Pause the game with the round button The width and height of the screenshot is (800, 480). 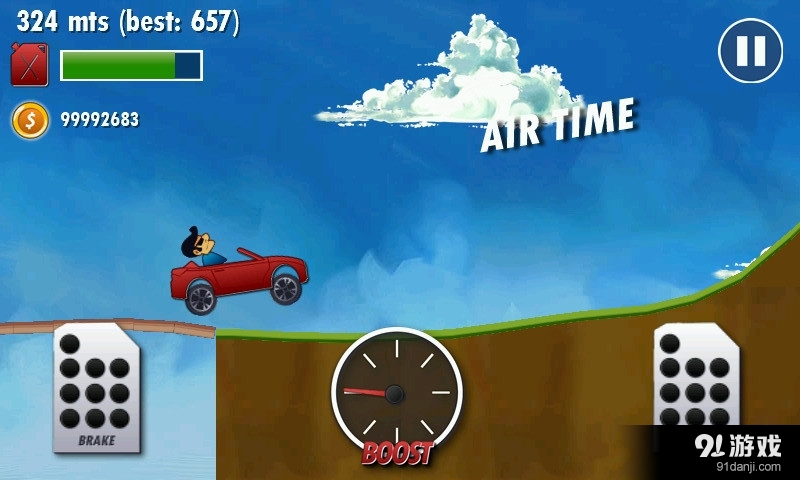pos(750,51)
